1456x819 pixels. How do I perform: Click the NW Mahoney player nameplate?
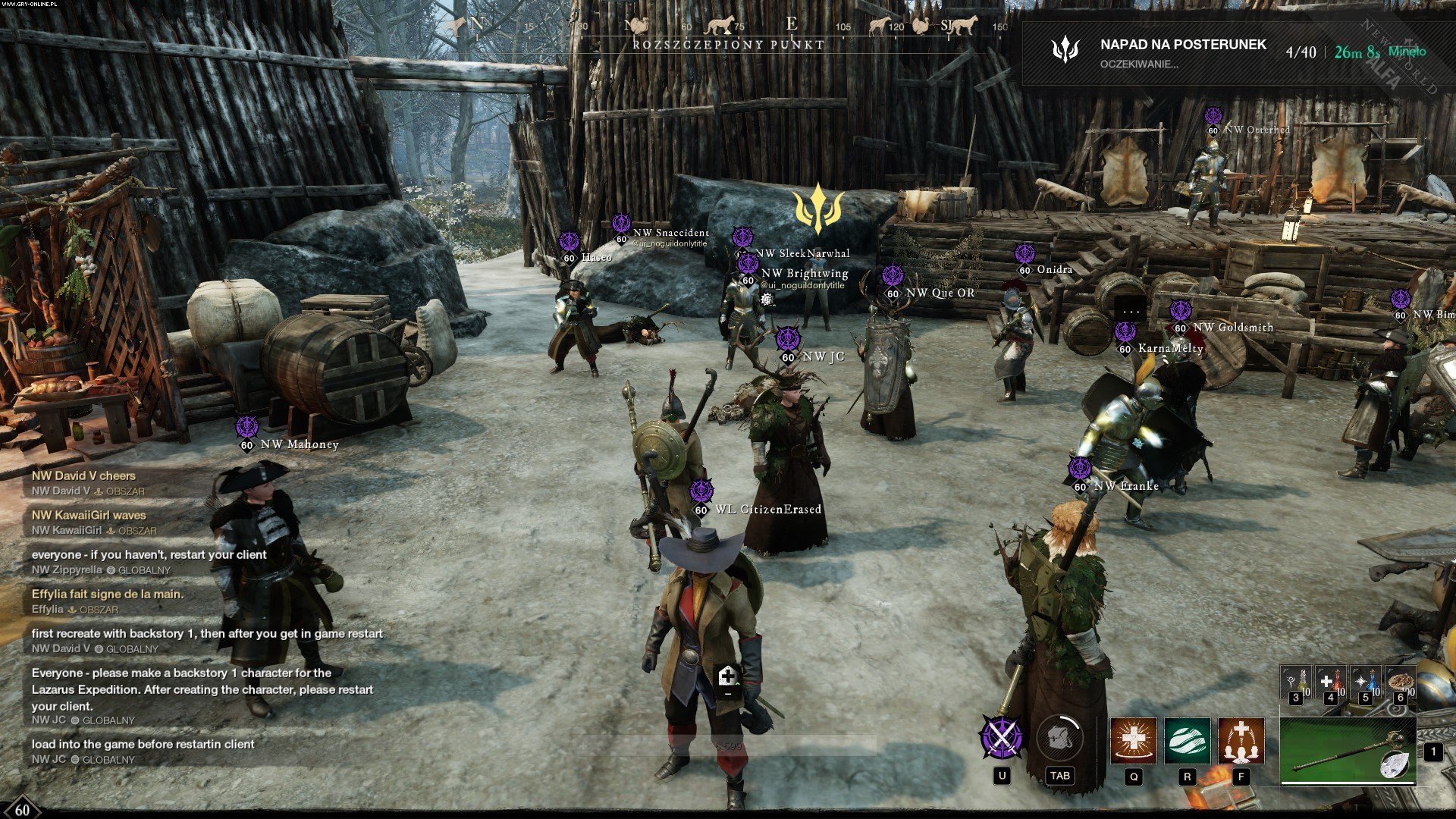tap(299, 444)
